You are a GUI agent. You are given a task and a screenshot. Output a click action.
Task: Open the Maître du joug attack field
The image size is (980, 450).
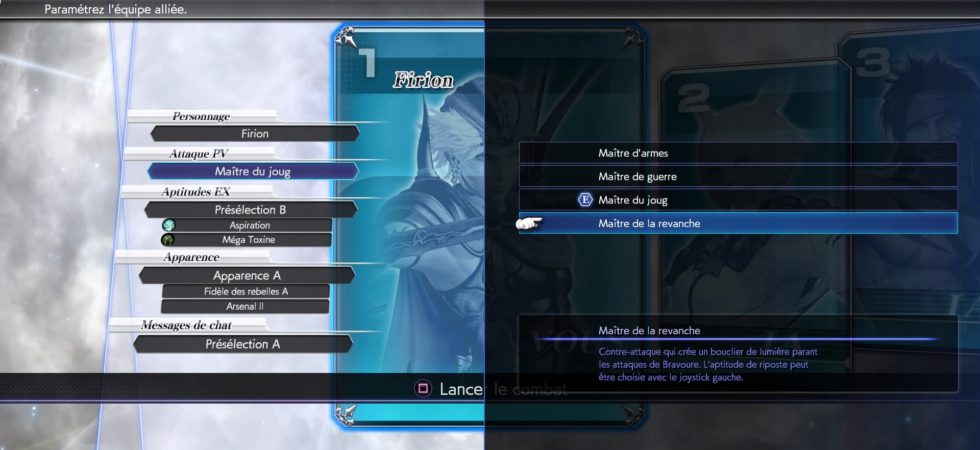click(252, 171)
